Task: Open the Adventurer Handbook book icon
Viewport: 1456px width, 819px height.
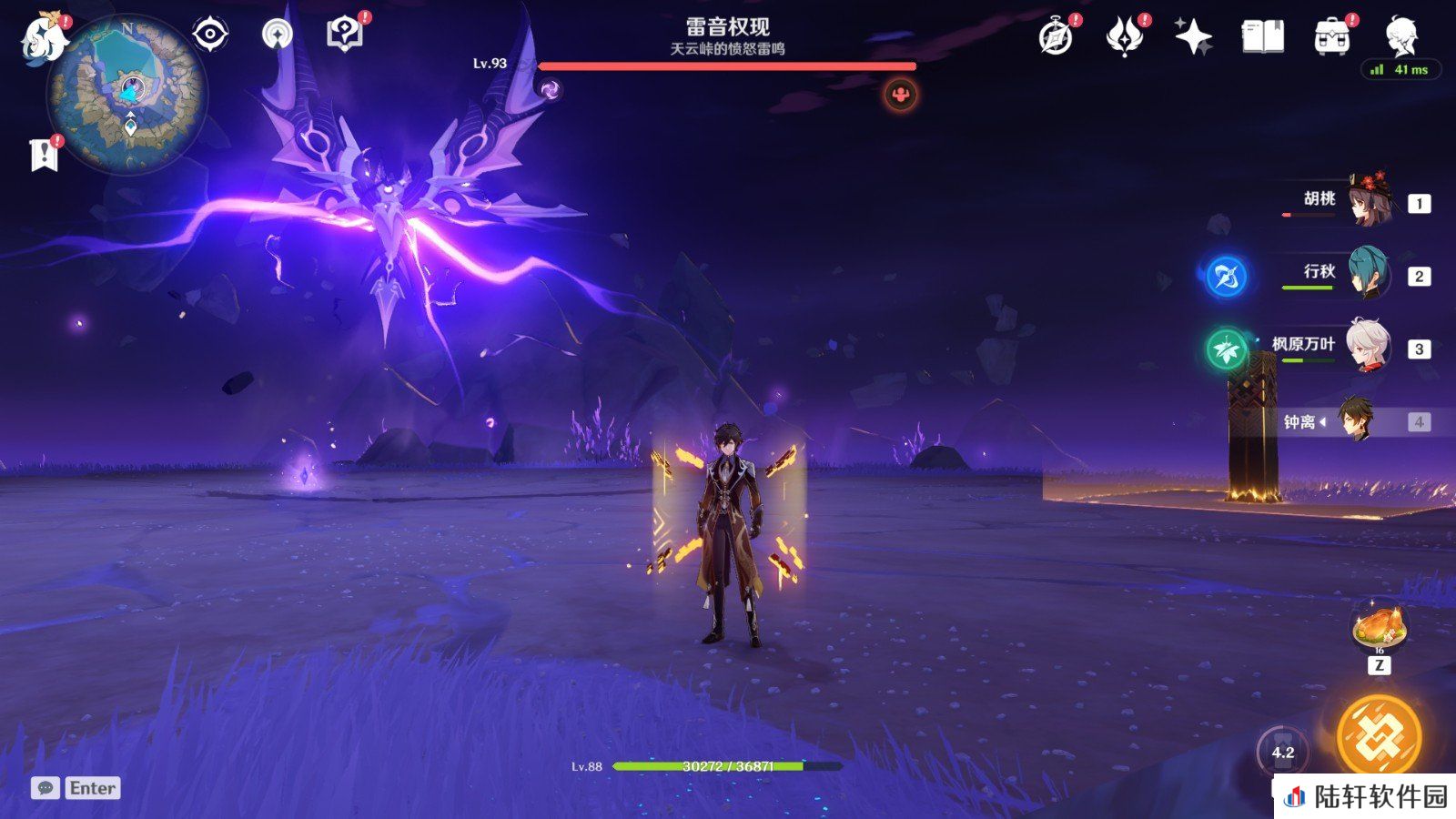Action: tap(1262, 37)
